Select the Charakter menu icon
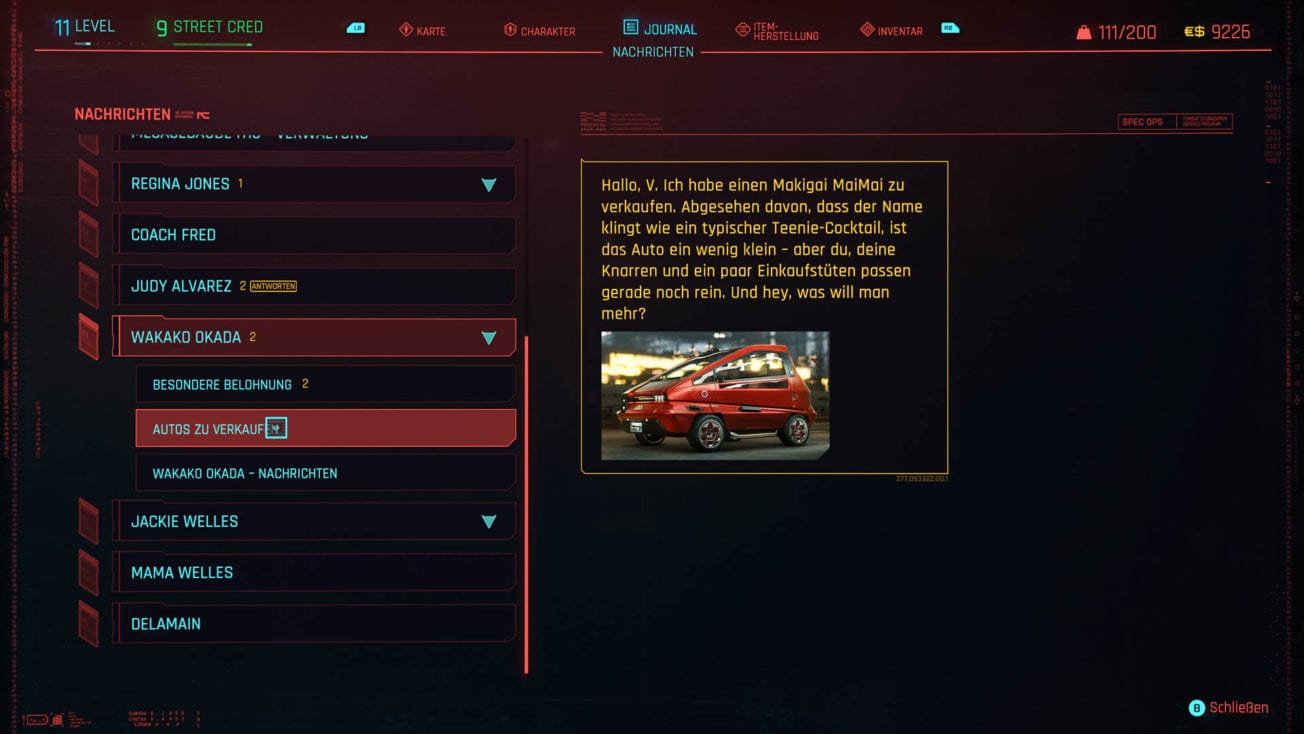This screenshot has height=734, width=1304. (510, 30)
